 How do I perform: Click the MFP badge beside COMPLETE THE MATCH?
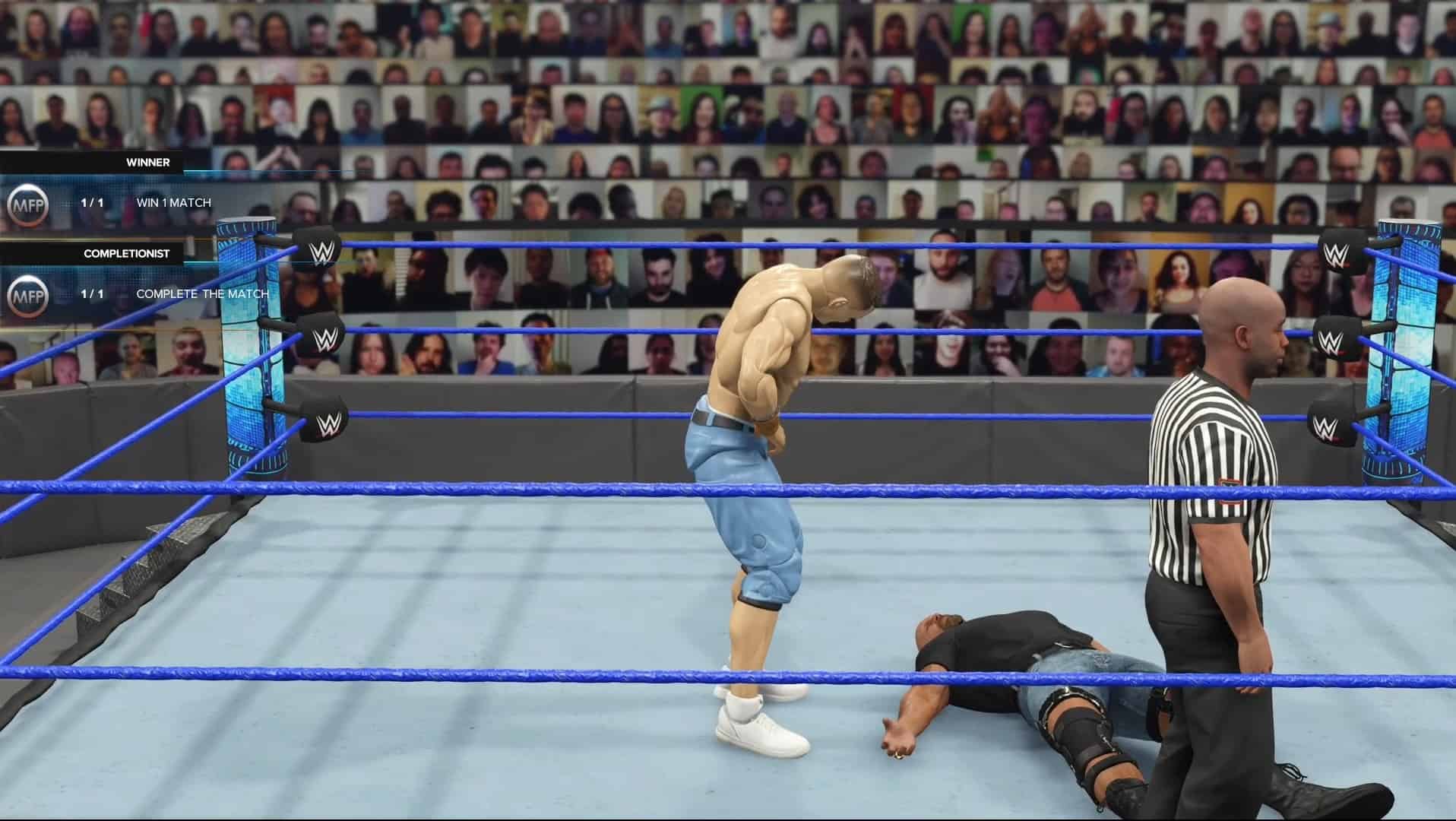27,293
